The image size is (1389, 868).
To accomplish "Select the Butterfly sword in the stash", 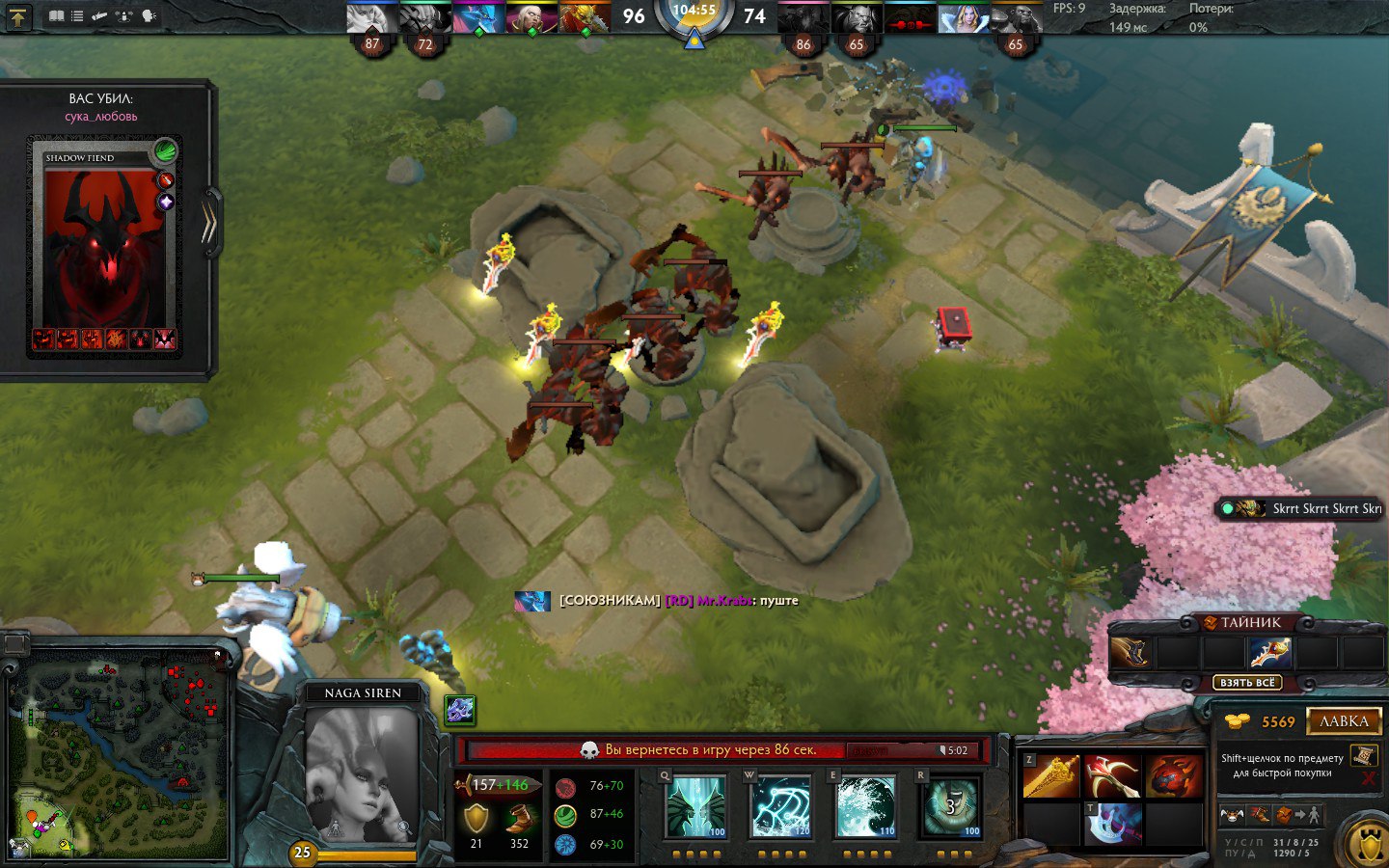I will click(1270, 653).
